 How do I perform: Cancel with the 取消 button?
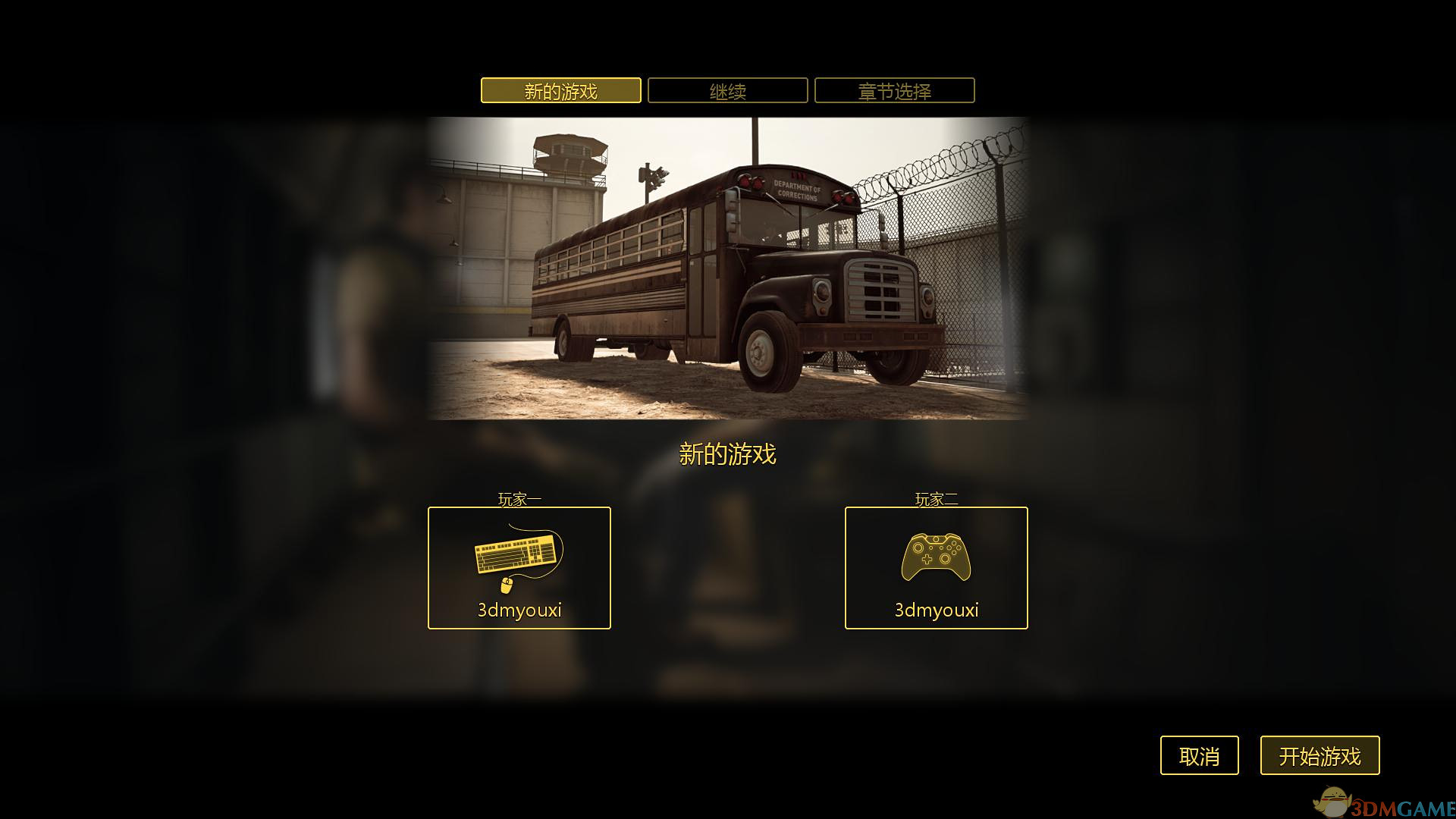pos(1199,755)
